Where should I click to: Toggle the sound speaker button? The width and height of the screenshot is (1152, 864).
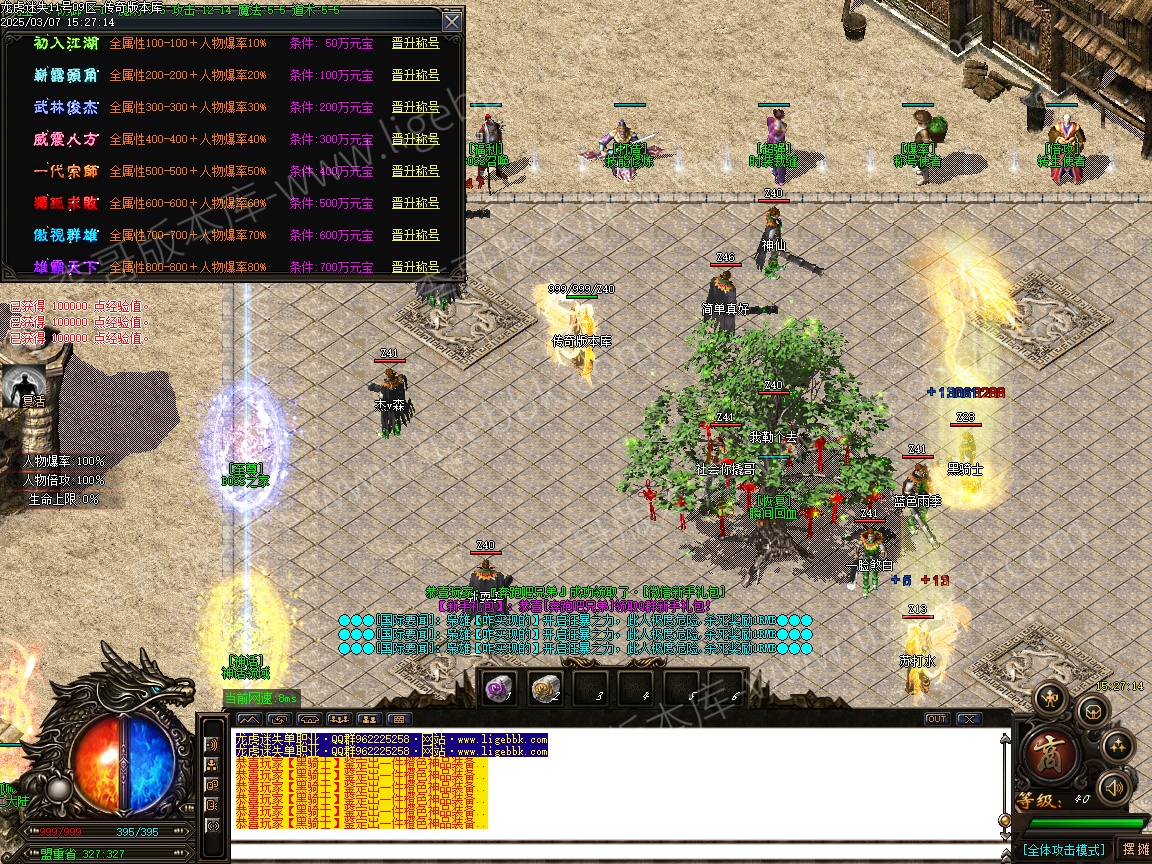coord(1113,789)
